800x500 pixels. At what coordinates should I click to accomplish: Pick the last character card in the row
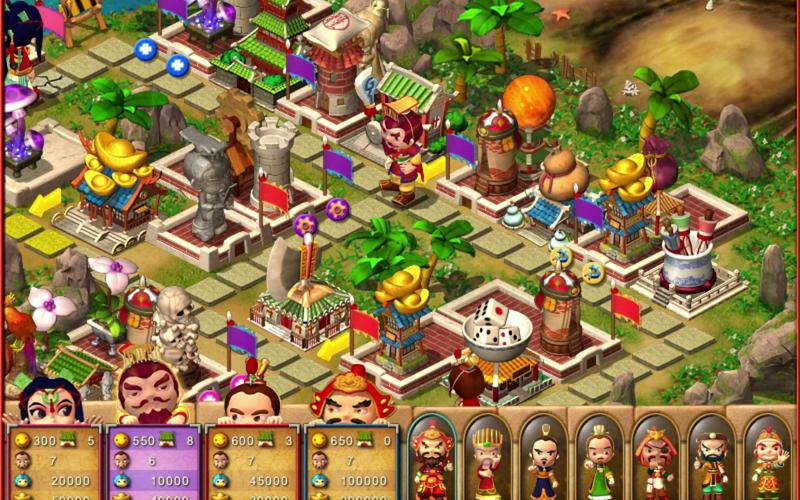(767, 459)
